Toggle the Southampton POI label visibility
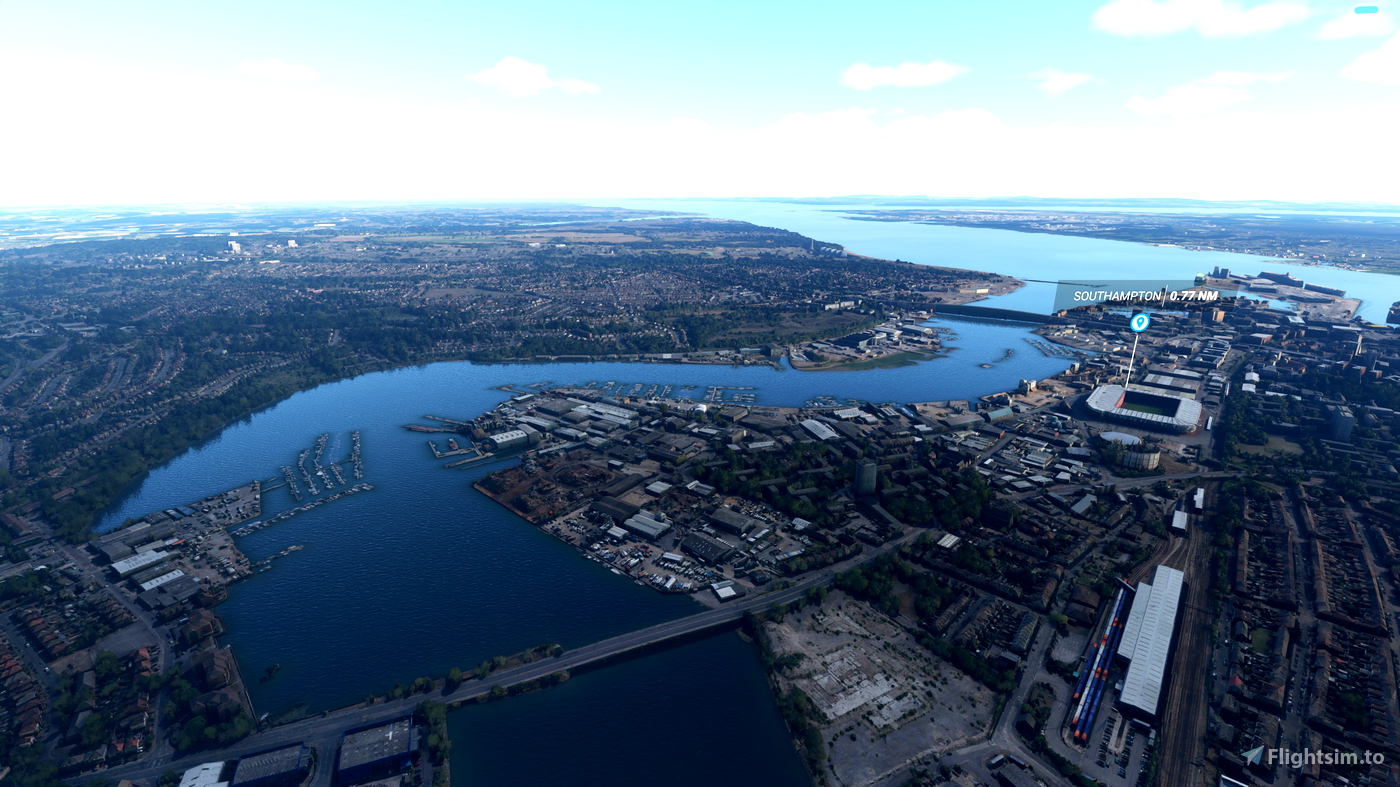Image resolution: width=1400 pixels, height=787 pixels. pos(1117,295)
